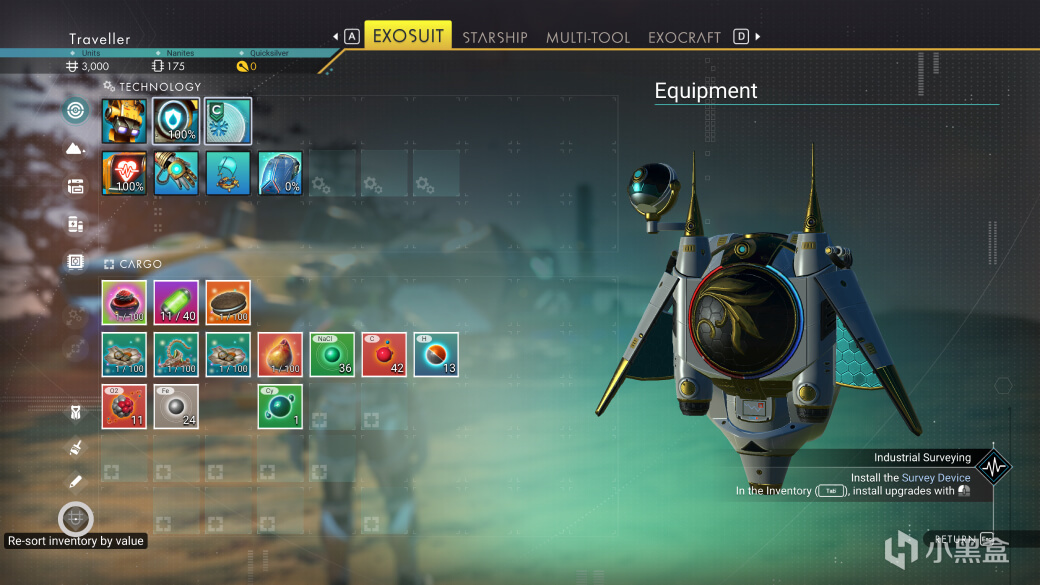1040x585 pixels.
Task: Click the pencil rename icon
Action: point(76,482)
